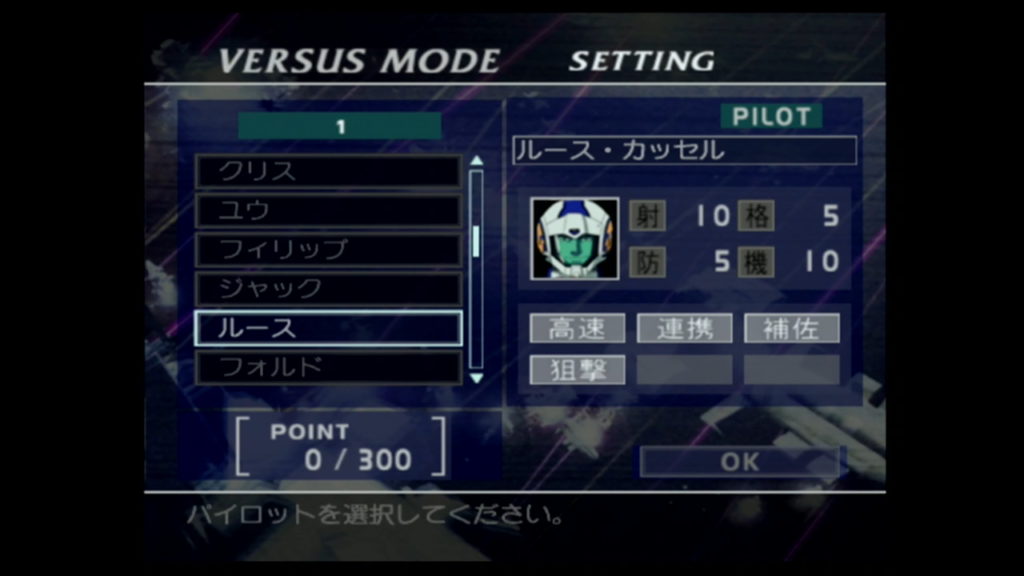Pick the pilot フィリップ
This screenshot has width=1024, height=576.
point(328,249)
